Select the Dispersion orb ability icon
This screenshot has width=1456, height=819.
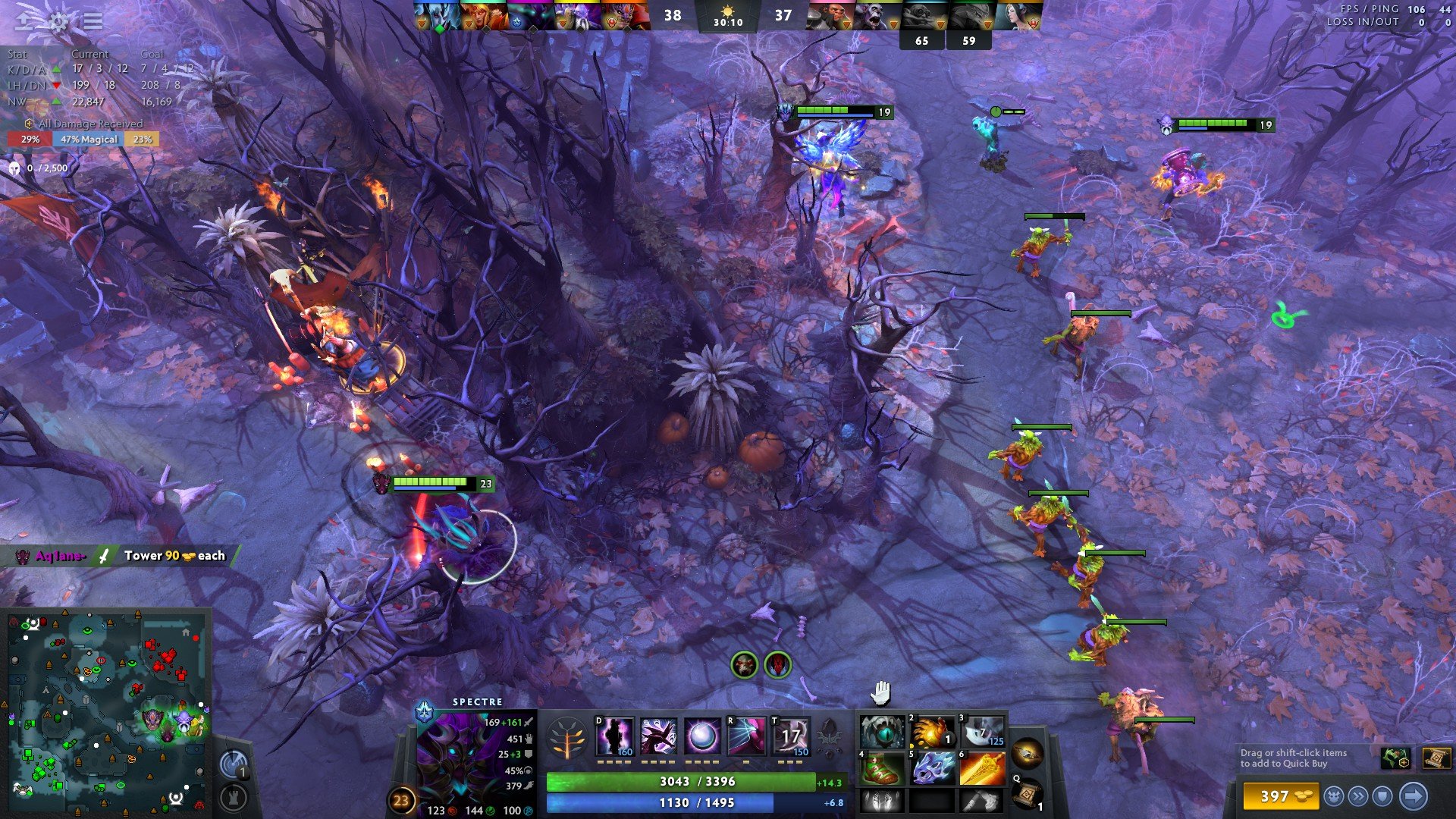point(702,736)
